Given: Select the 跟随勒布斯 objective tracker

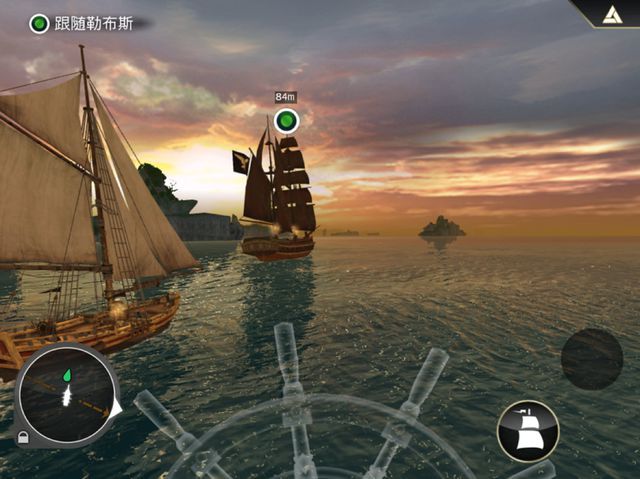Looking at the screenshot, I should tap(85, 23).
